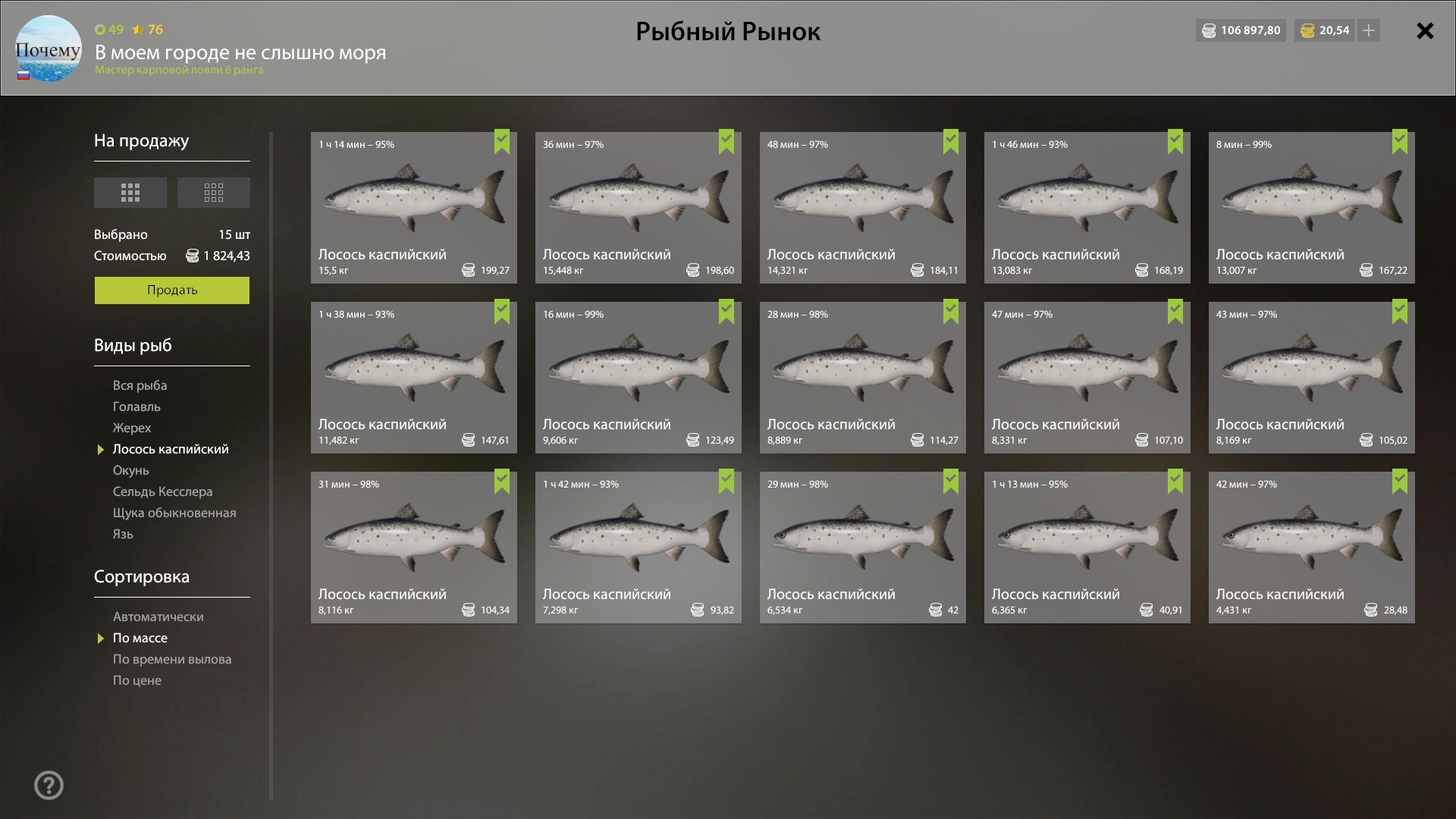This screenshot has width=1456, height=819.
Task: Sell selected fish with Продать button
Action: (171, 290)
